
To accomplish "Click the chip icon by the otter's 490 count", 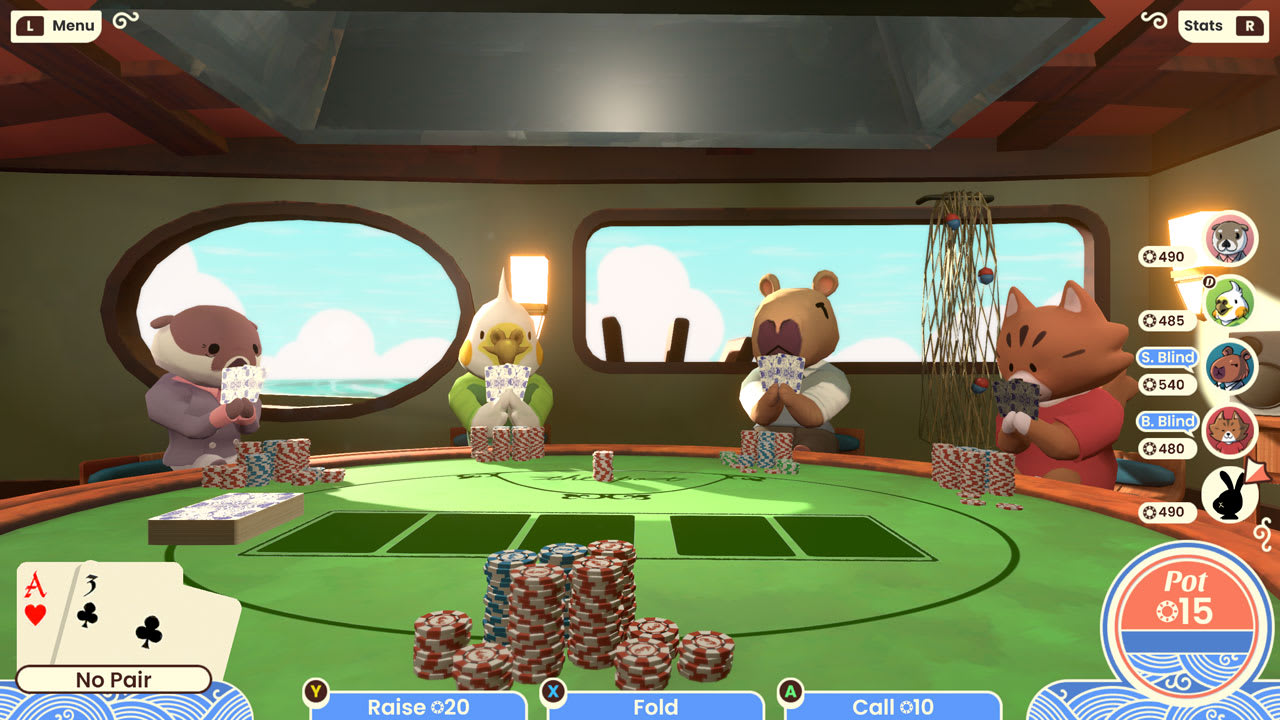I will click(1148, 256).
